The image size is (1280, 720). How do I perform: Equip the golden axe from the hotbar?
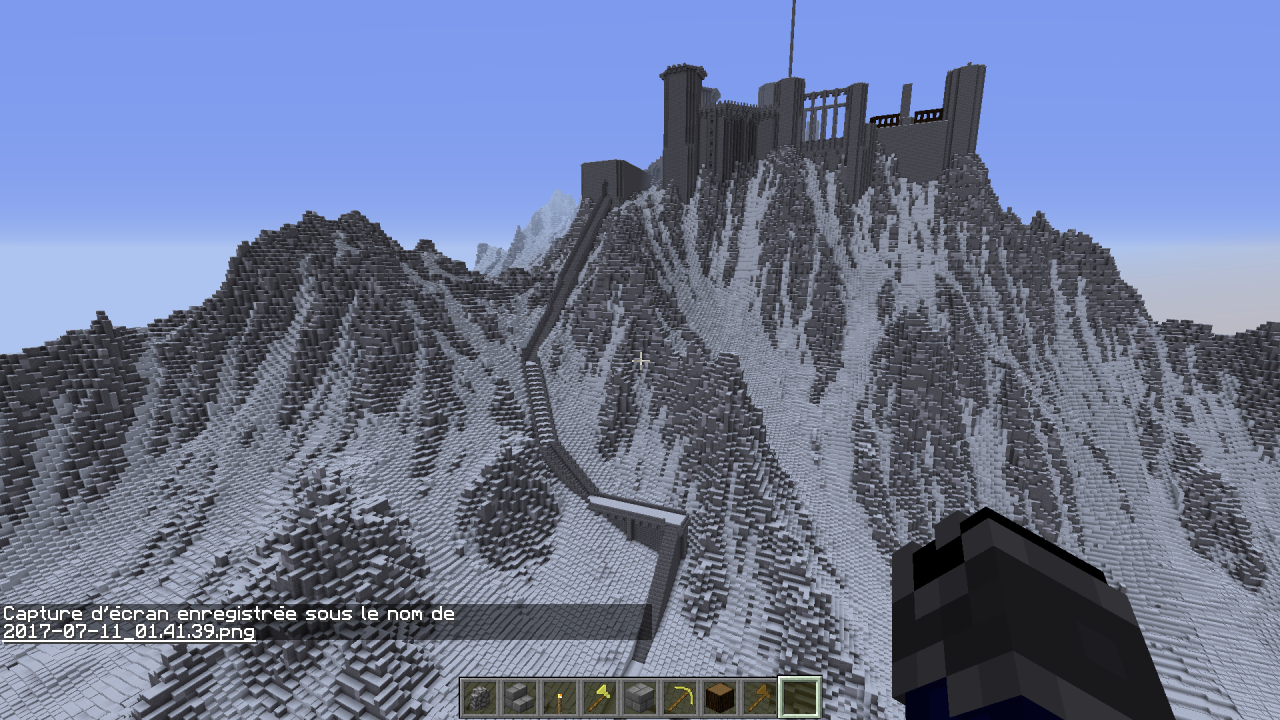coord(599,697)
